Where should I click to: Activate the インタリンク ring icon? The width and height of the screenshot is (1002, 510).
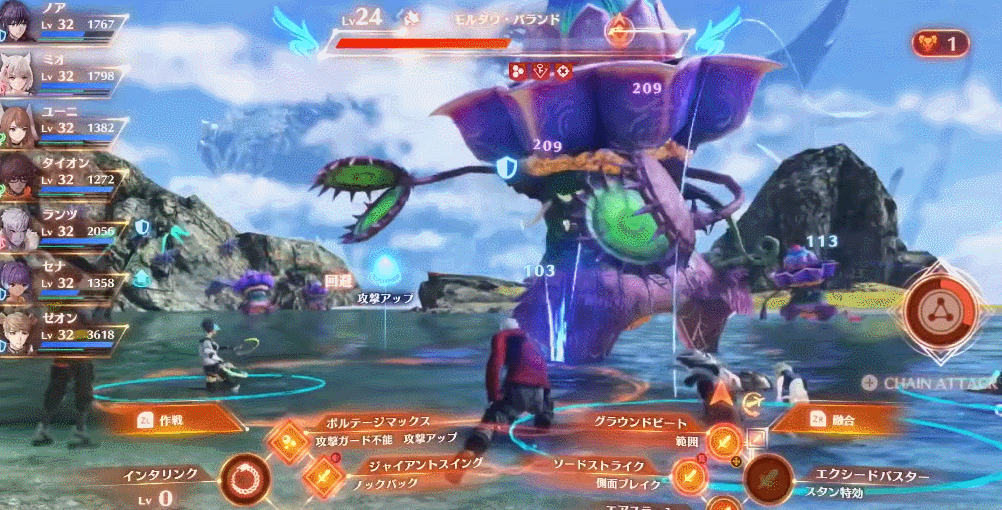click(244, 479)
